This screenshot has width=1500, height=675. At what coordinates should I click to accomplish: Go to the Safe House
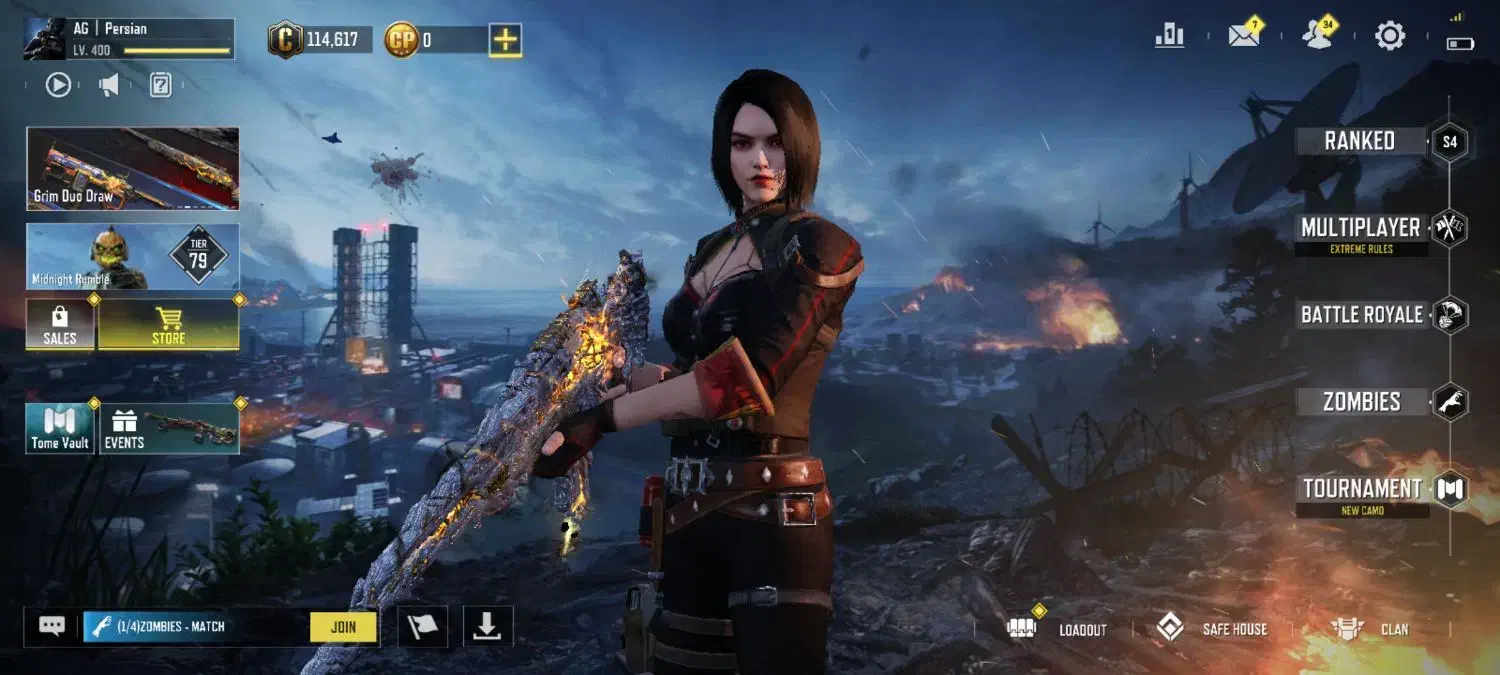coord(1212,629)
